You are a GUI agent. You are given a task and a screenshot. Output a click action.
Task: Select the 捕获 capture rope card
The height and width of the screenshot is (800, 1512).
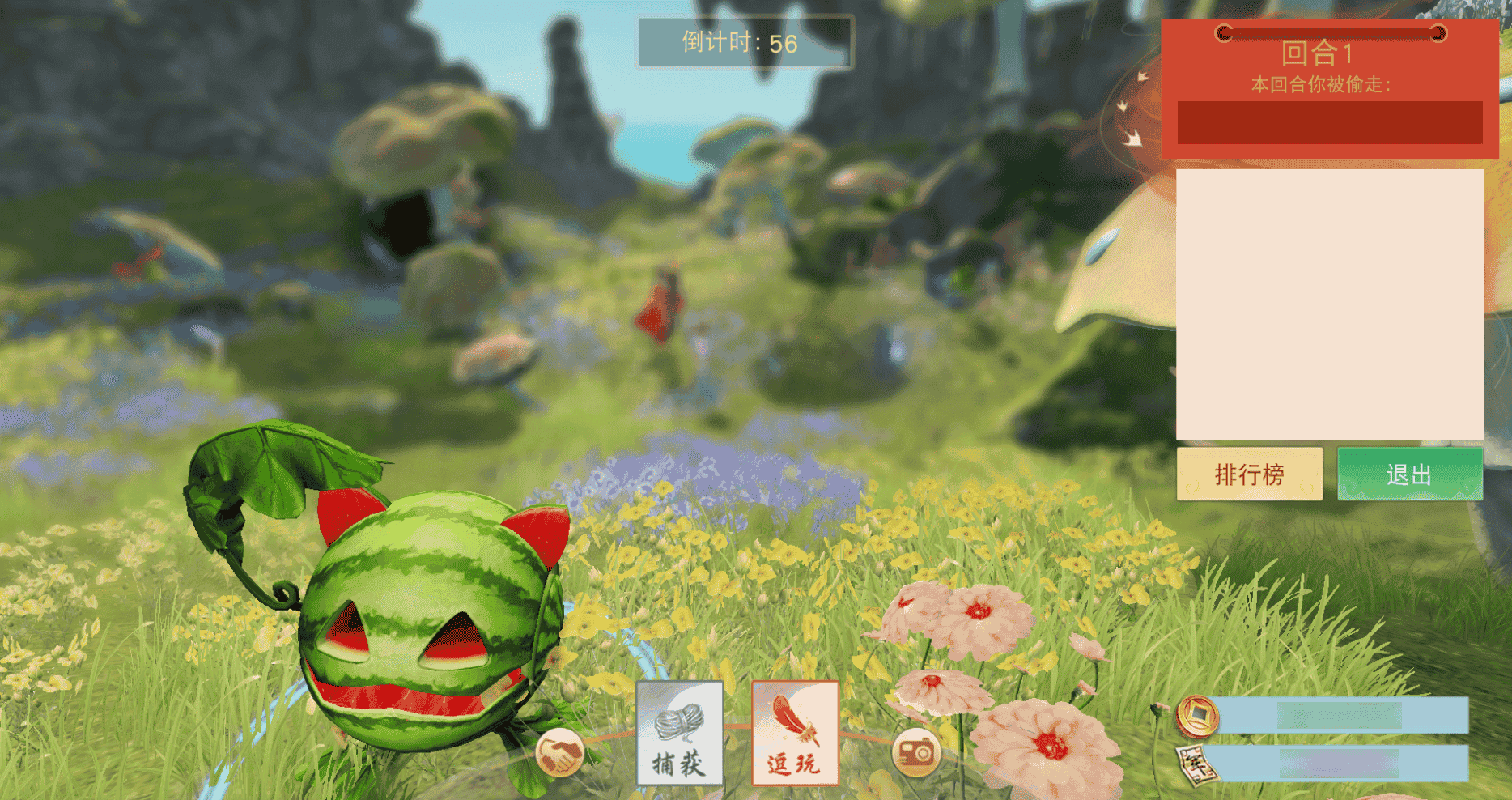[x=679, y=734]
